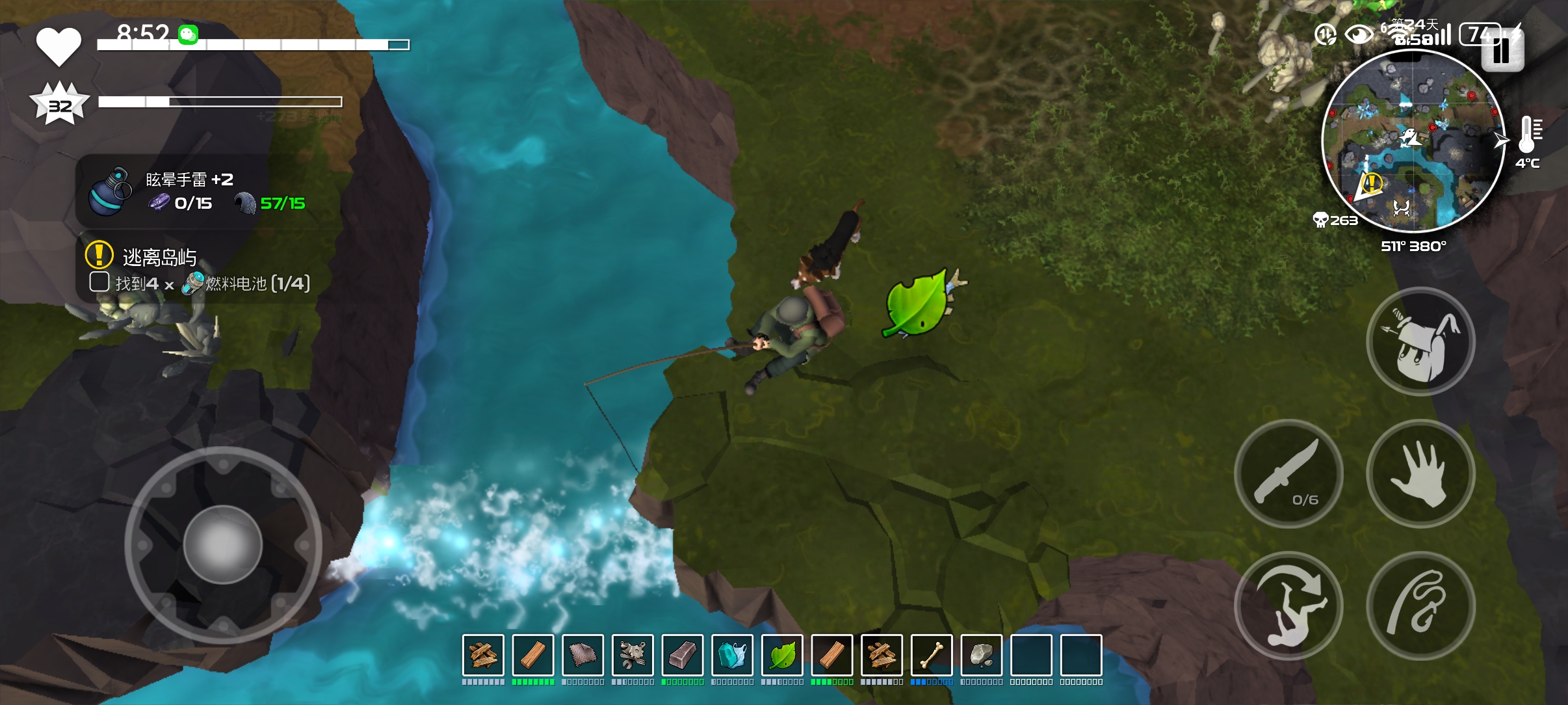1568x705 pixels.
Task: Select the plastic bottle hotbar slot
Action: [733, 655]
